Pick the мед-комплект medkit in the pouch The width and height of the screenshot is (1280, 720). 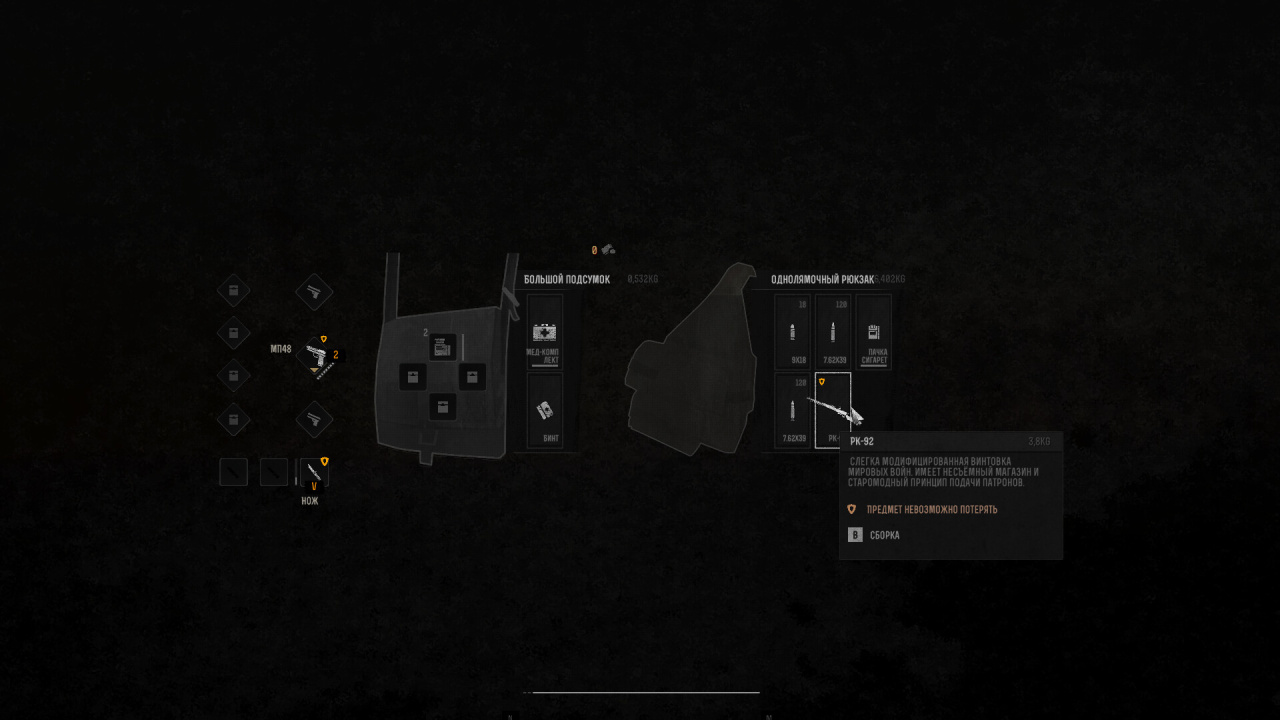click(x=545, y=333)
